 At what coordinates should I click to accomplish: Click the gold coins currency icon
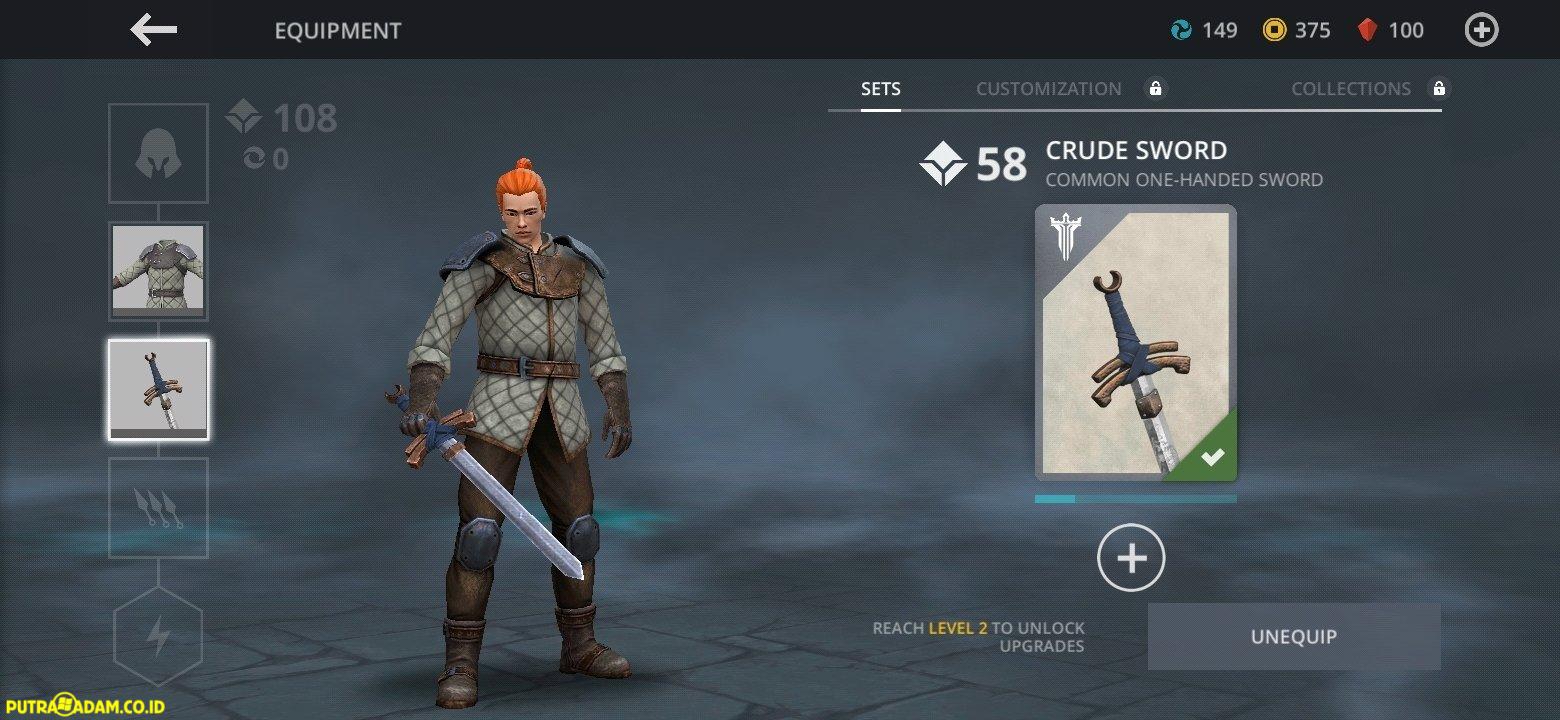[1274, 30]
